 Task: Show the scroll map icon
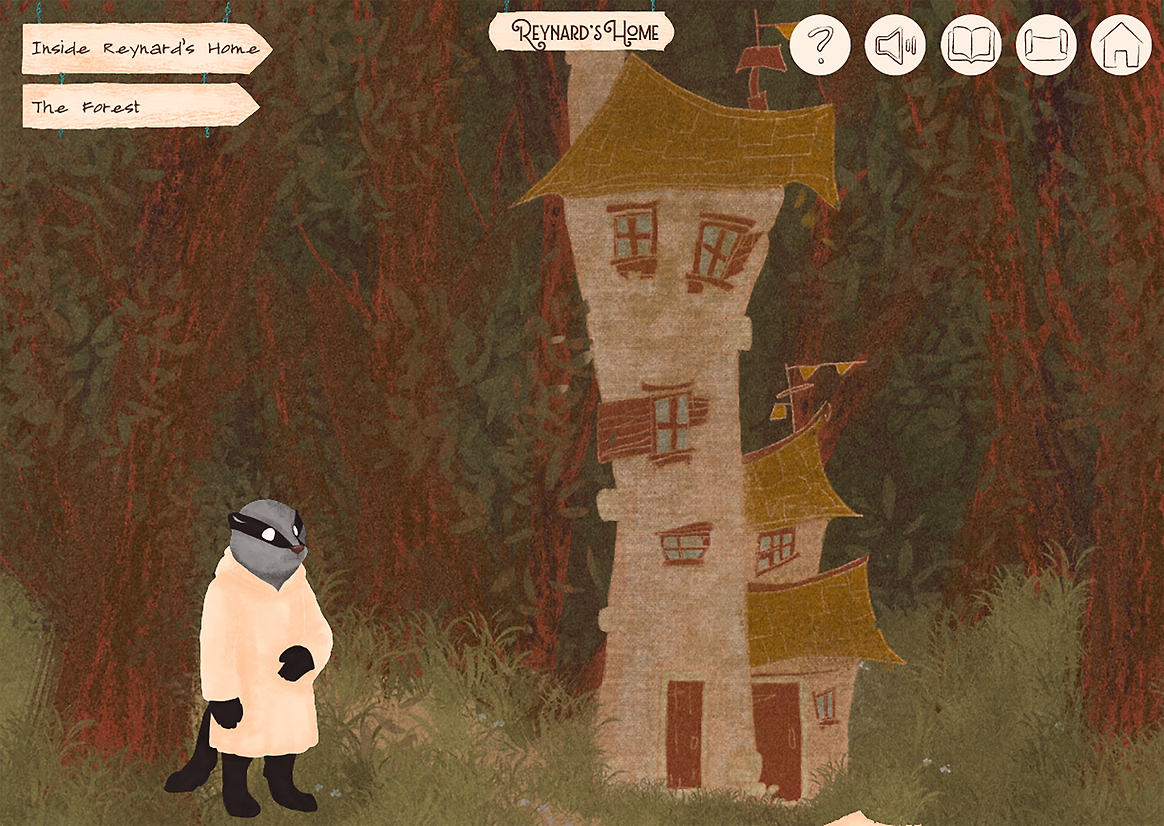click(1046, 45)
